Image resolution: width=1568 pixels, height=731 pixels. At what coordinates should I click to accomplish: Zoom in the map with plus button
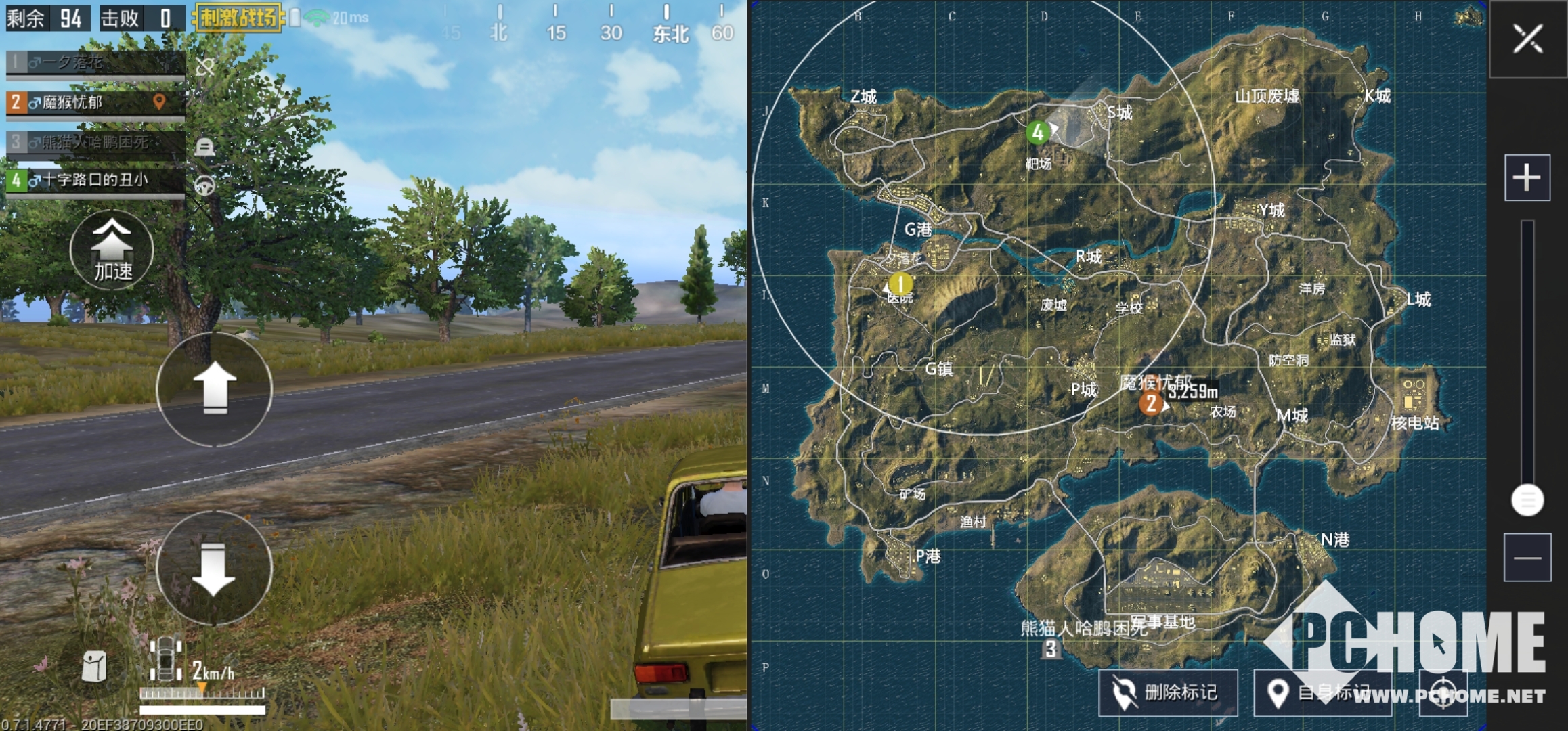[1527, 178]
